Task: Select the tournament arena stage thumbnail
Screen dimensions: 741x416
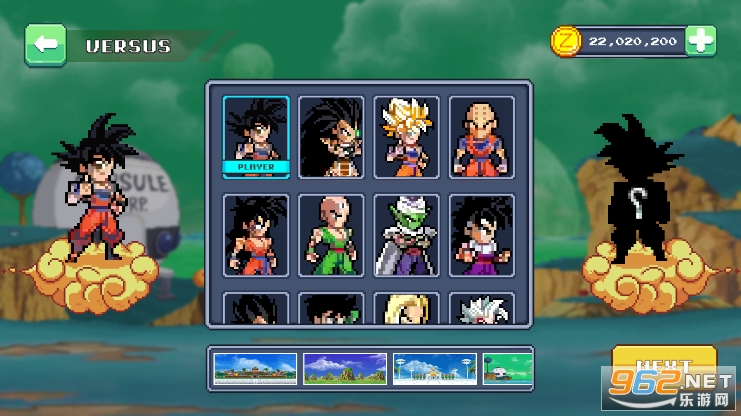Action: (x=255, y=369)
